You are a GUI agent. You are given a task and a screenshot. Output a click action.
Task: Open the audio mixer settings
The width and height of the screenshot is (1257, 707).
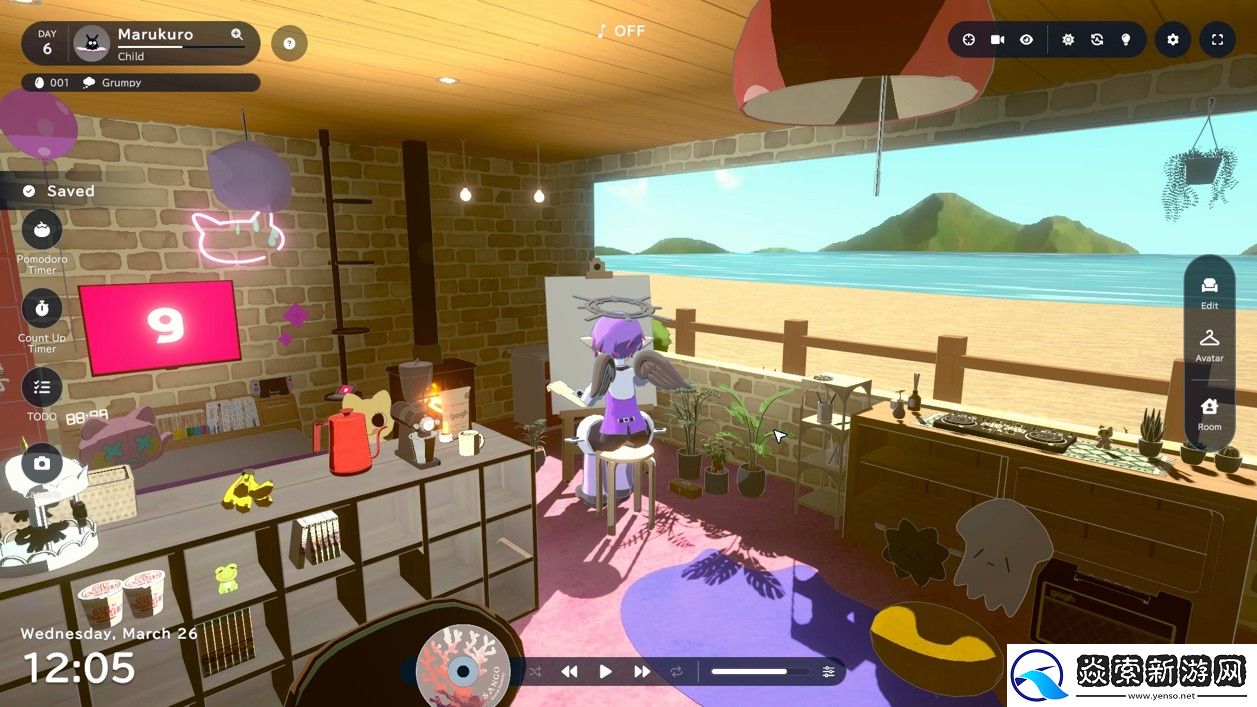[828, 672]
